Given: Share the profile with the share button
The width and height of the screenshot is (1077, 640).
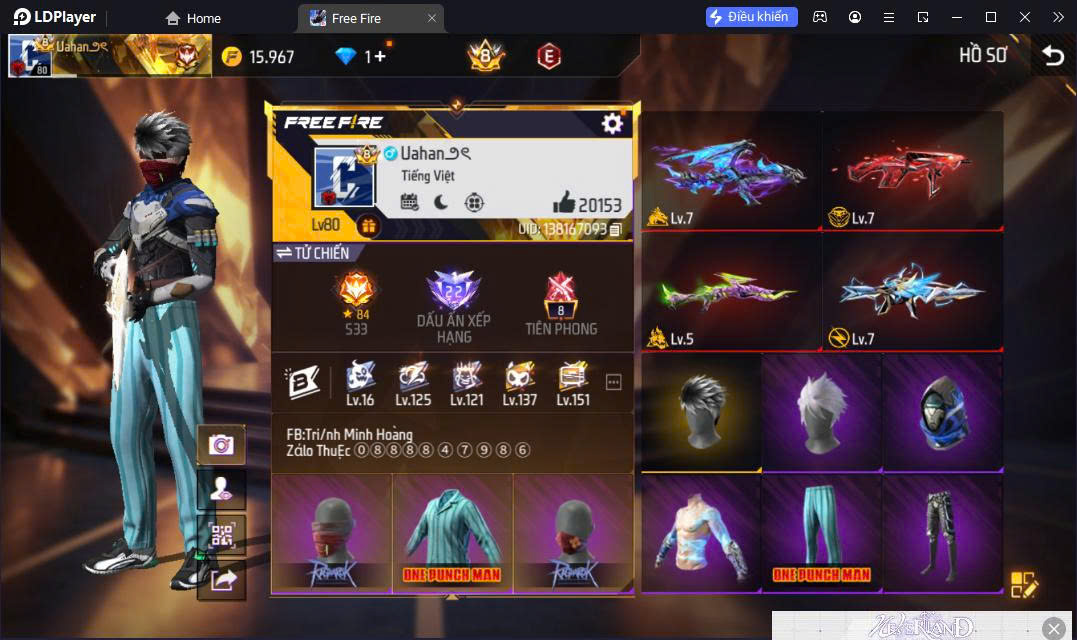Looking at the screenshot, I should tap(221, 580).
